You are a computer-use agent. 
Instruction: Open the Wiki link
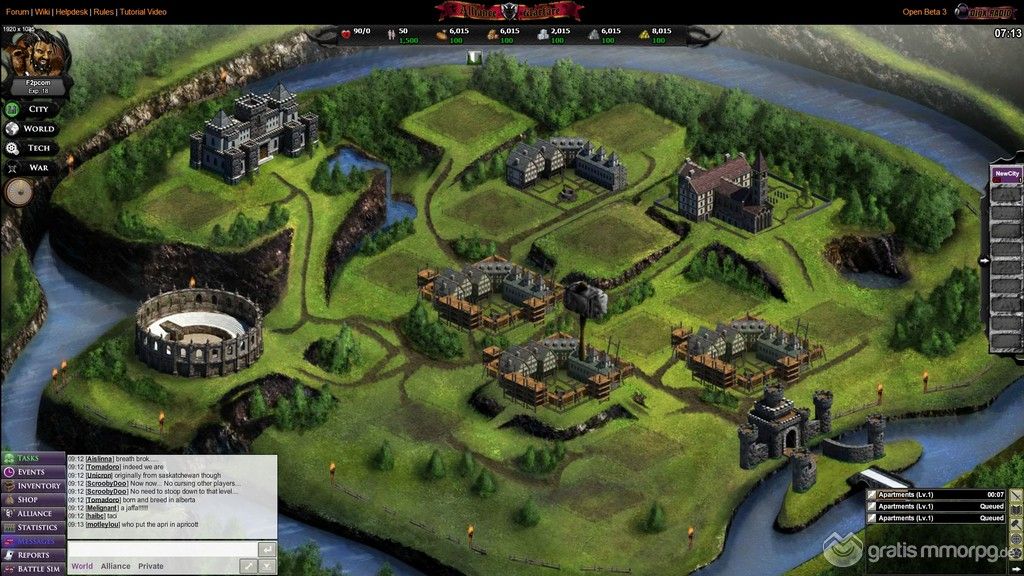point(42,12)
